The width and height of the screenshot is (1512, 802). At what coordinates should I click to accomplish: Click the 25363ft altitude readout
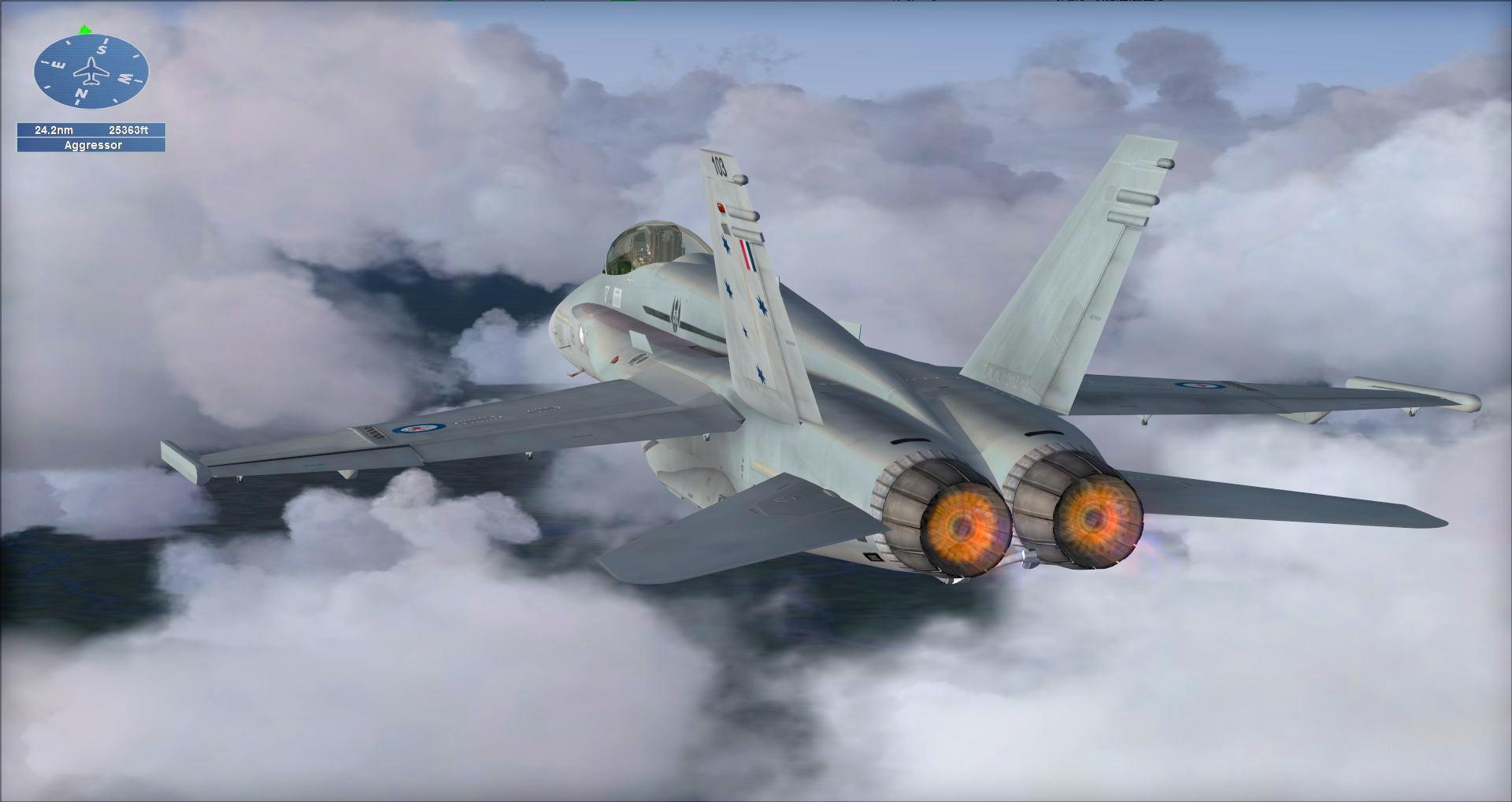[x=128, y=130]
